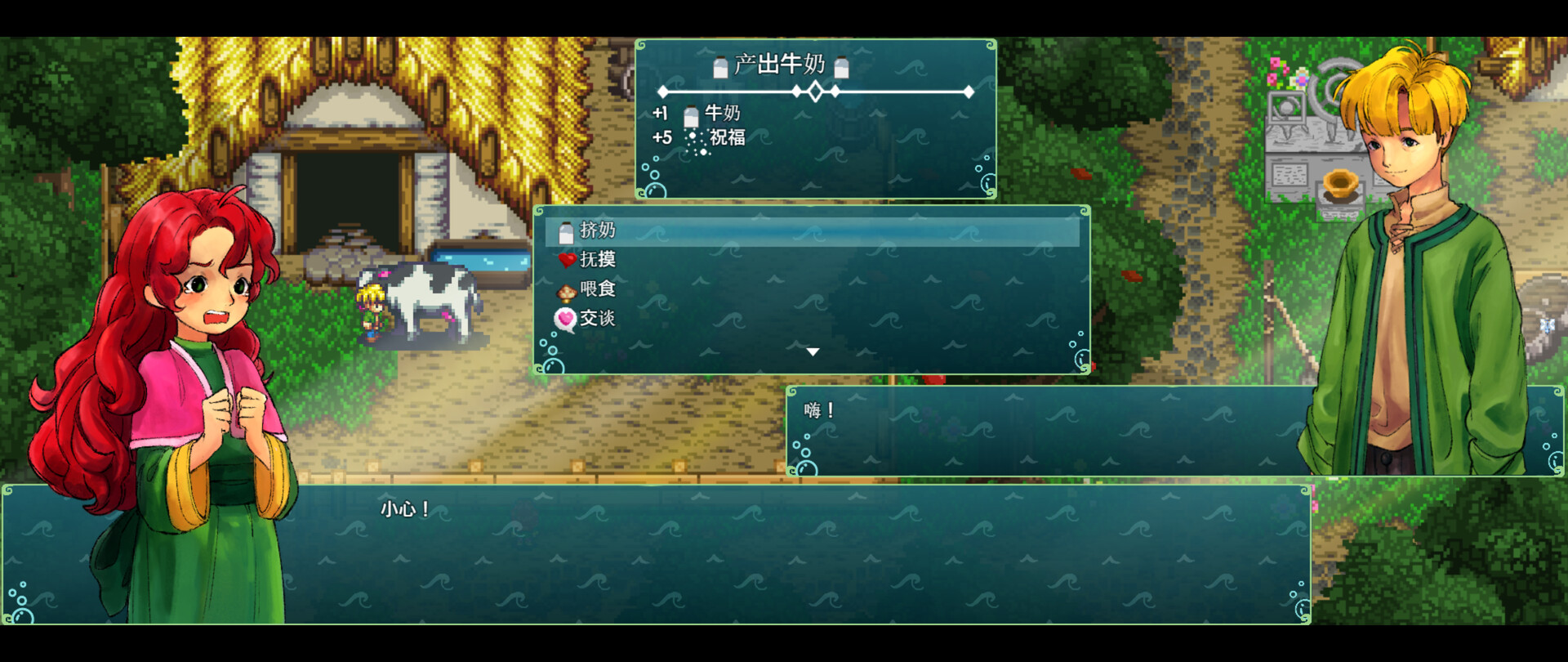Expand more actions with the down arrow

(x=813, y=350)
